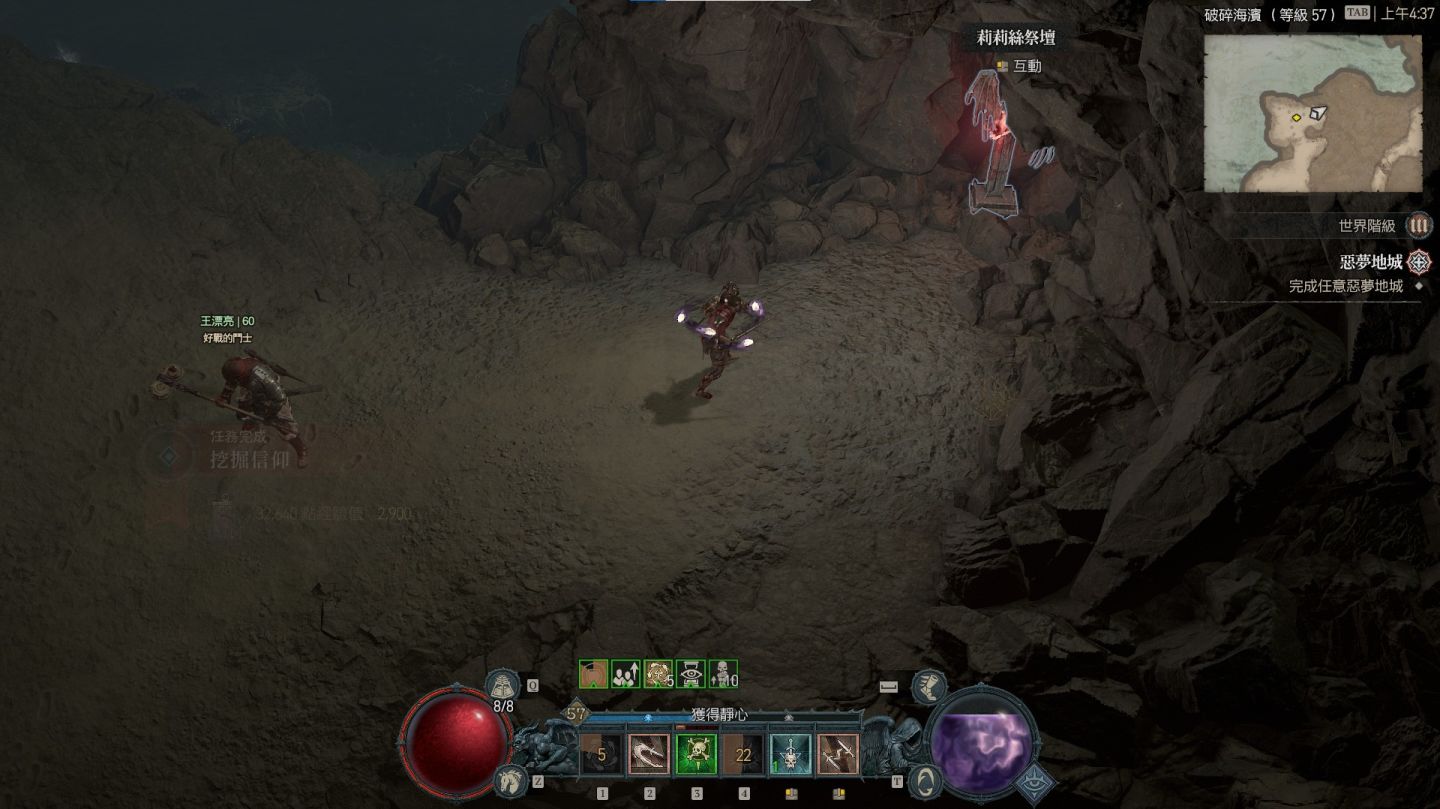Click the evade boot icon

929,686
